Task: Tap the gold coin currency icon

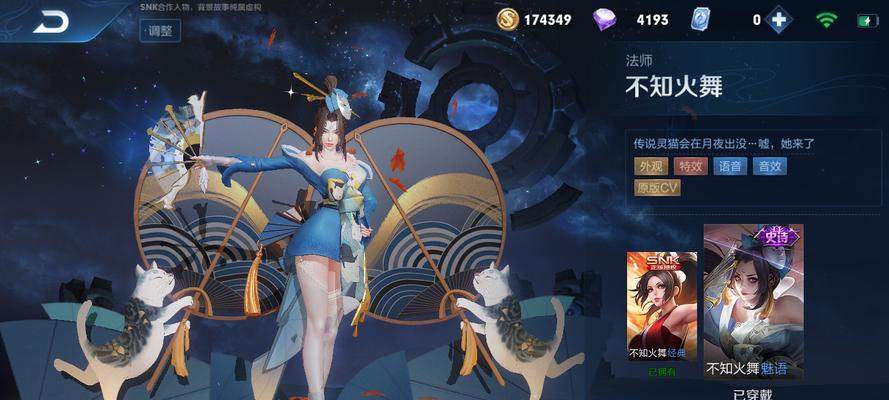Action: coord(509,19)
